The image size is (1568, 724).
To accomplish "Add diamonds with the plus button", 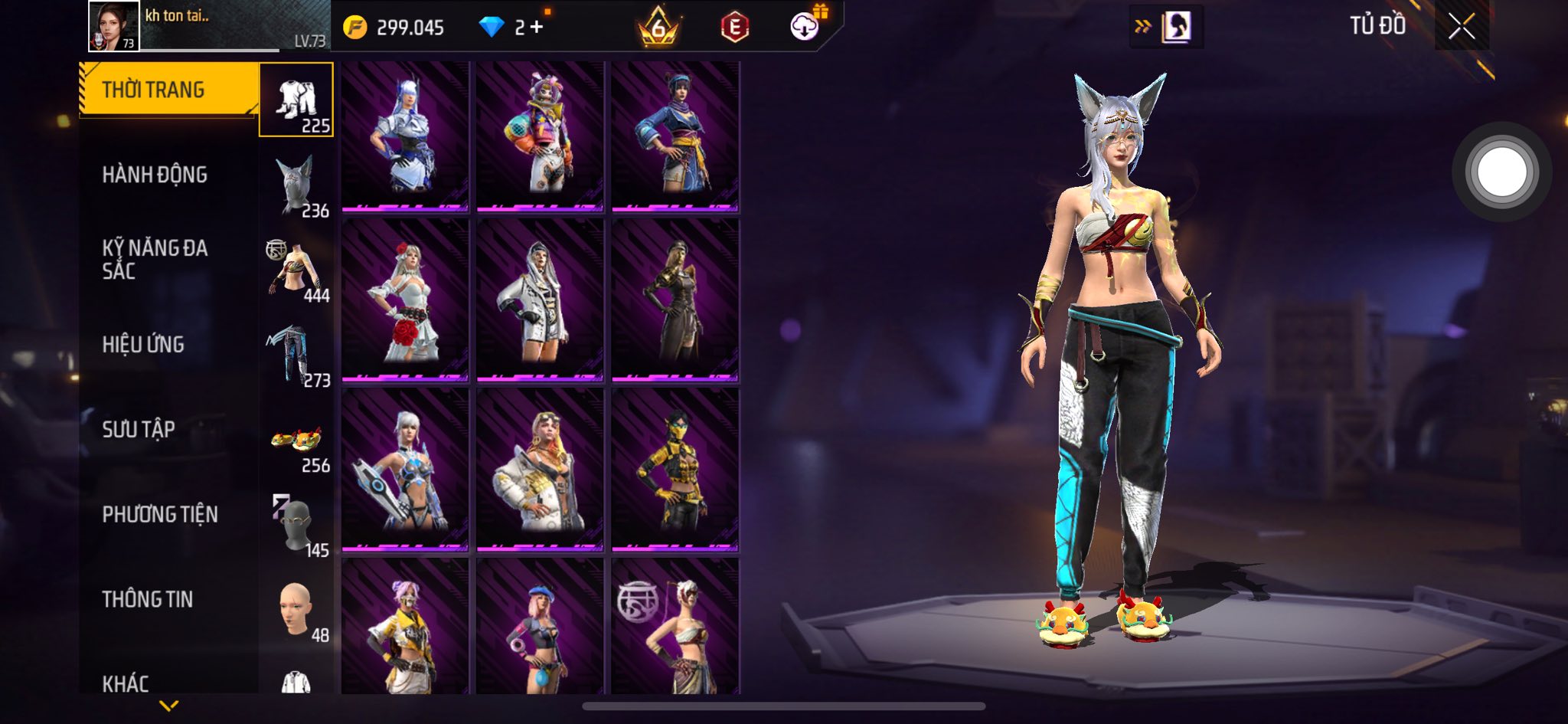I will pyautogui.click(x=536, y=28).
